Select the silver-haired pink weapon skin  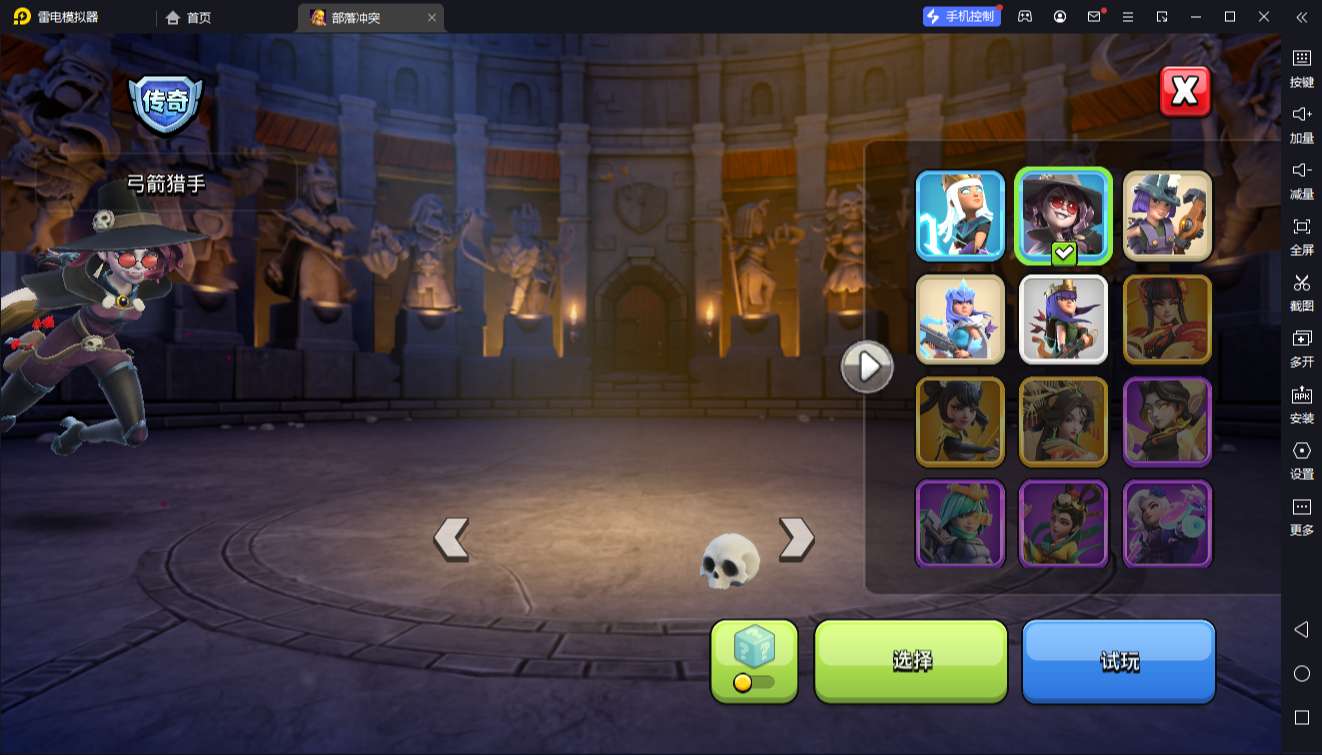[1167, 524]
